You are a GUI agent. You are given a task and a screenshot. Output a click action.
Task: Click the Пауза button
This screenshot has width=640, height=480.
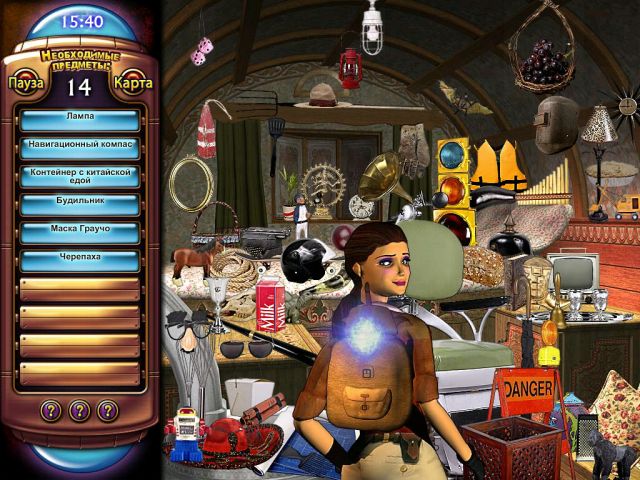(x=26, y=82)
